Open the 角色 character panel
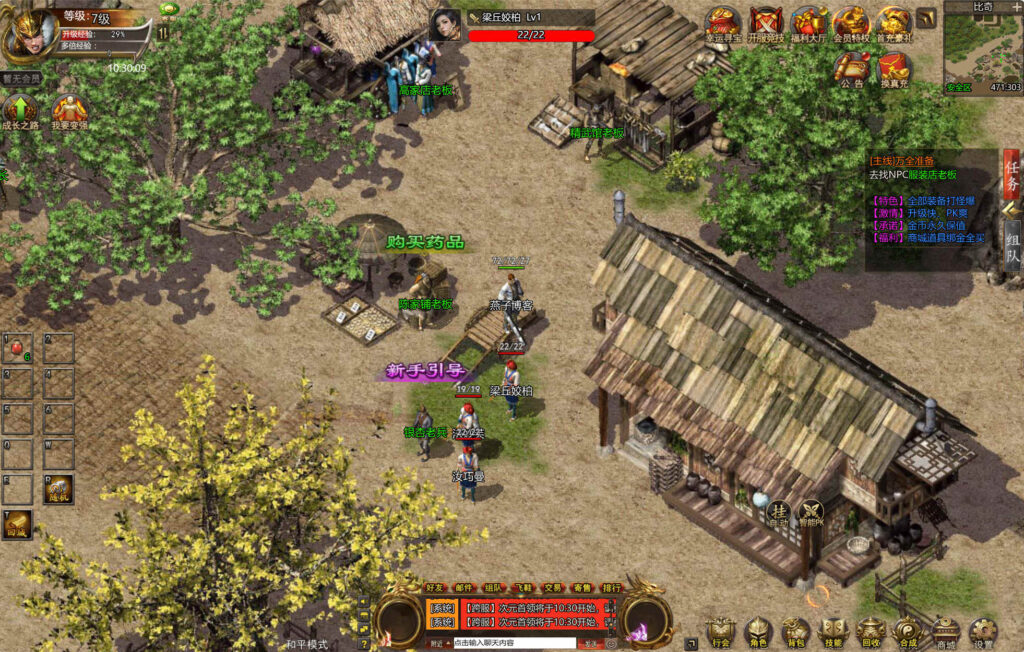 (759, 630)
